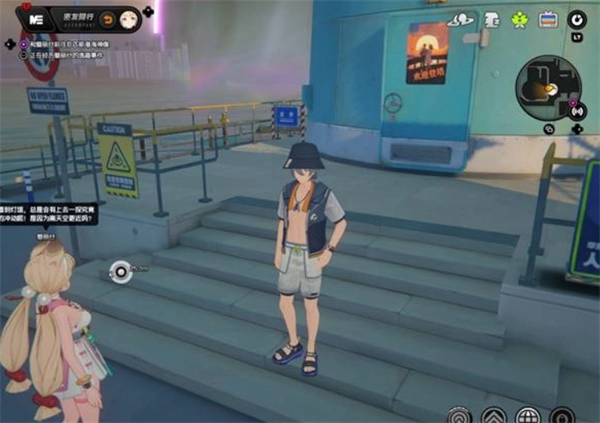The height and width of the screenshot is (423, 600).
Task: Select the companion character portrait
Action: (x=129, y=19)
